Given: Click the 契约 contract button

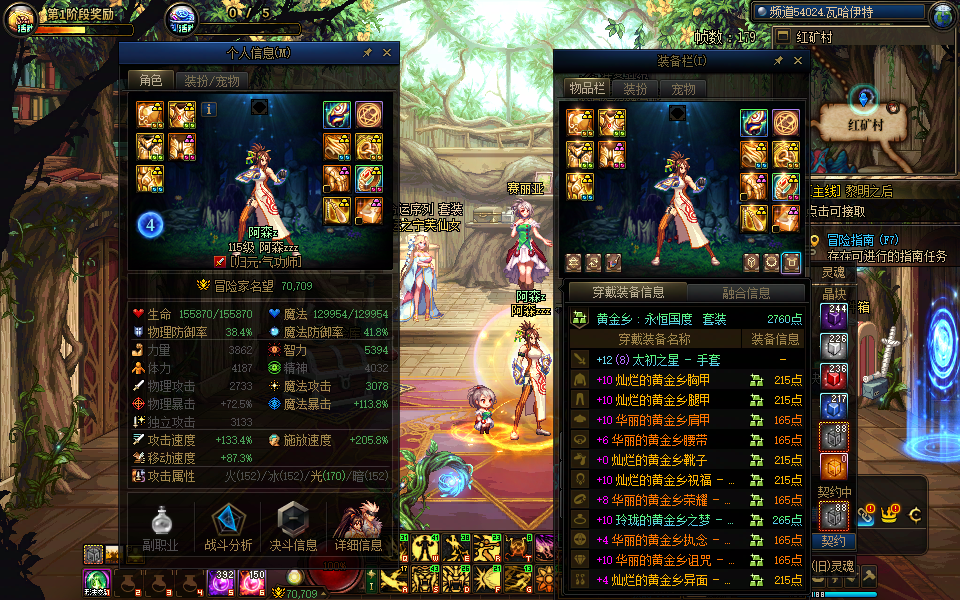Looking at the screenshot, I should (834, 541).
